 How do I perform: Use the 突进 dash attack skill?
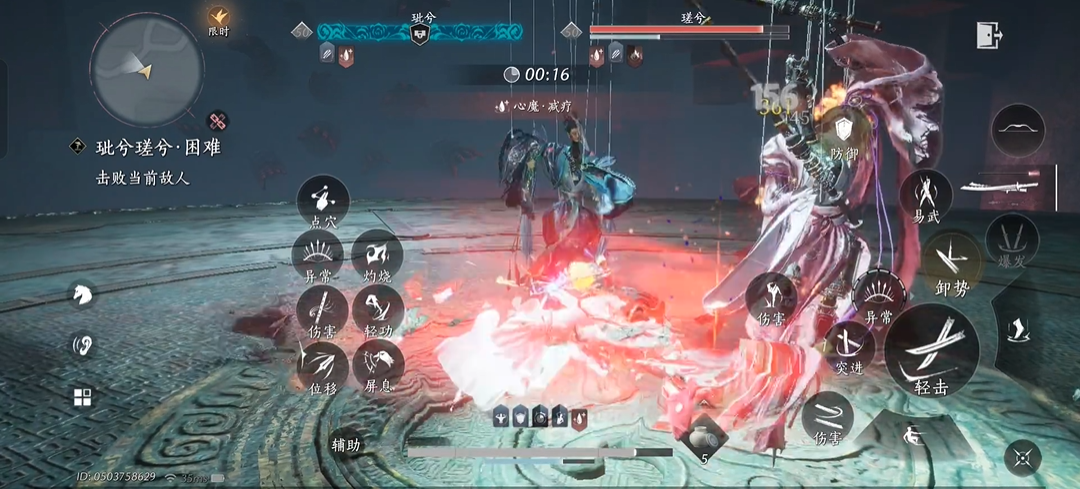[x=849, y=345]
